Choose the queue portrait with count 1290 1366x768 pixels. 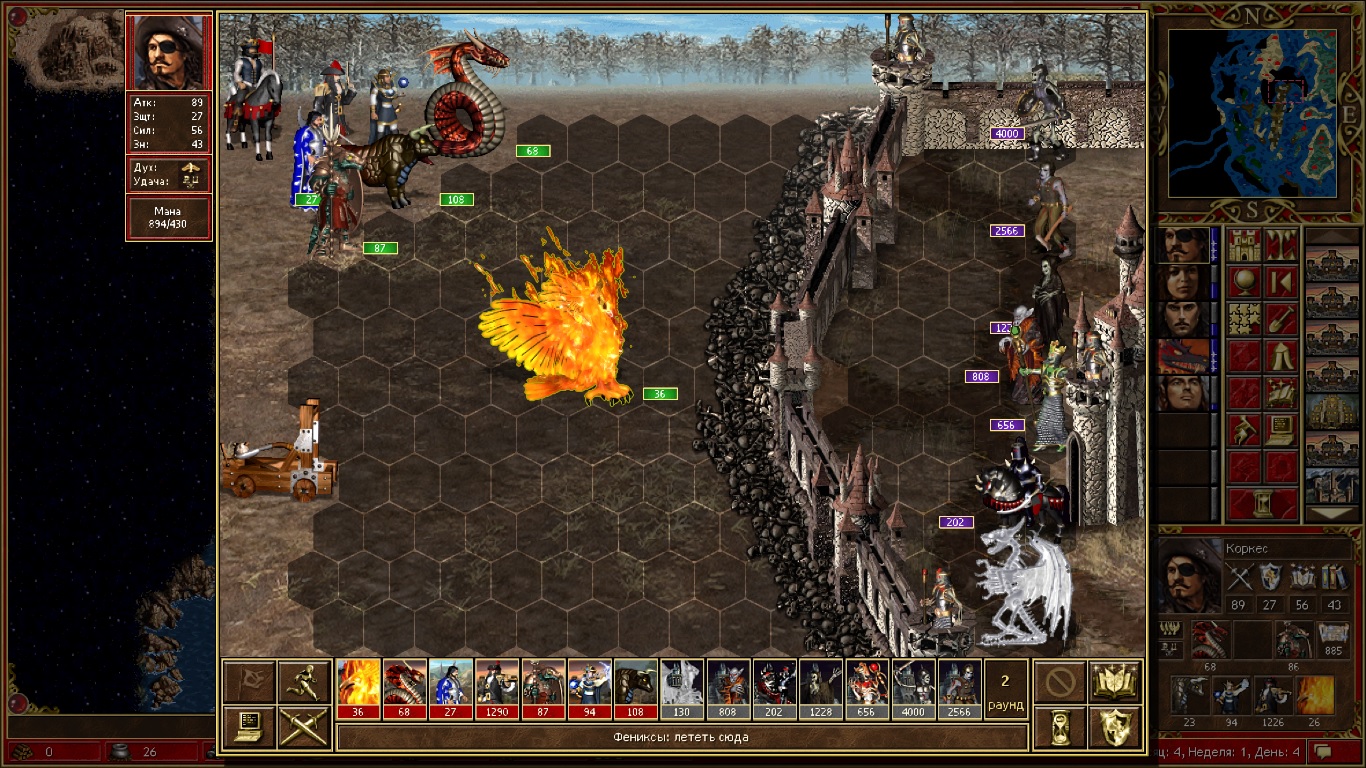(497, 688)
